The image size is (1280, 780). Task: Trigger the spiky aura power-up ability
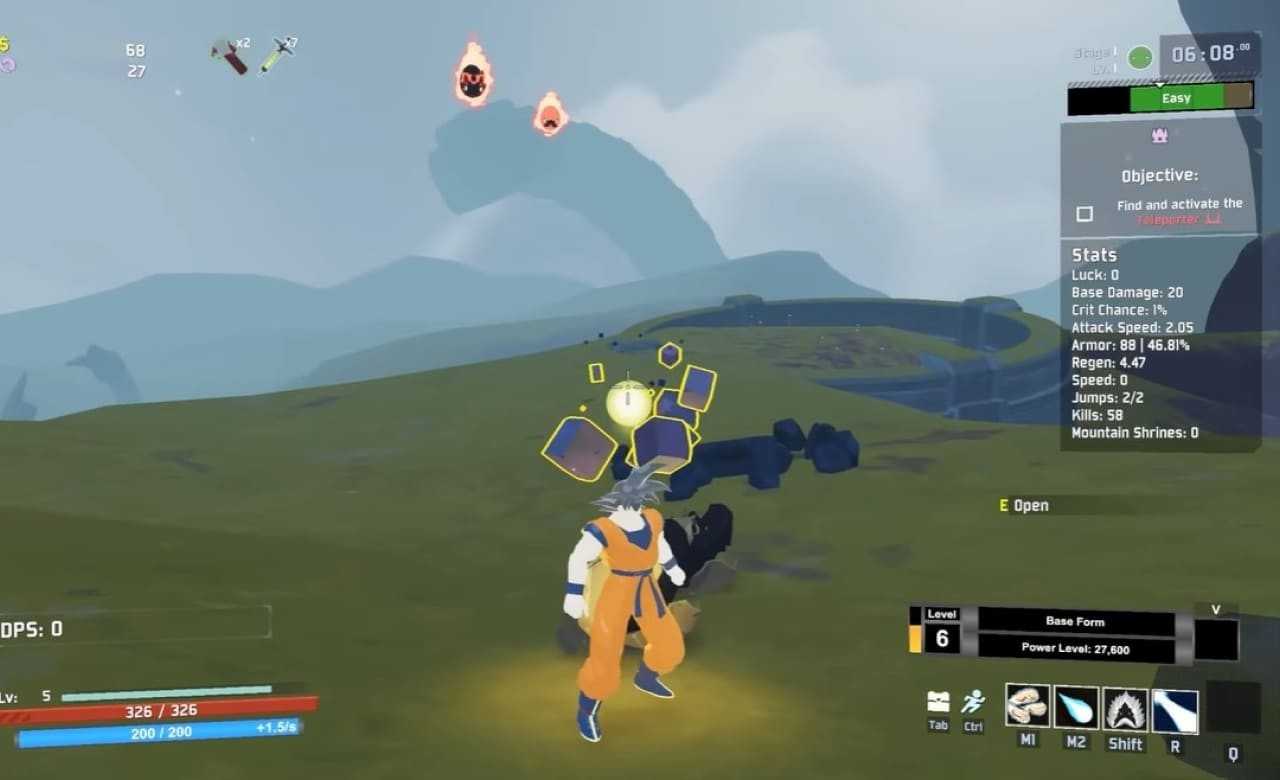point(1125,708)
